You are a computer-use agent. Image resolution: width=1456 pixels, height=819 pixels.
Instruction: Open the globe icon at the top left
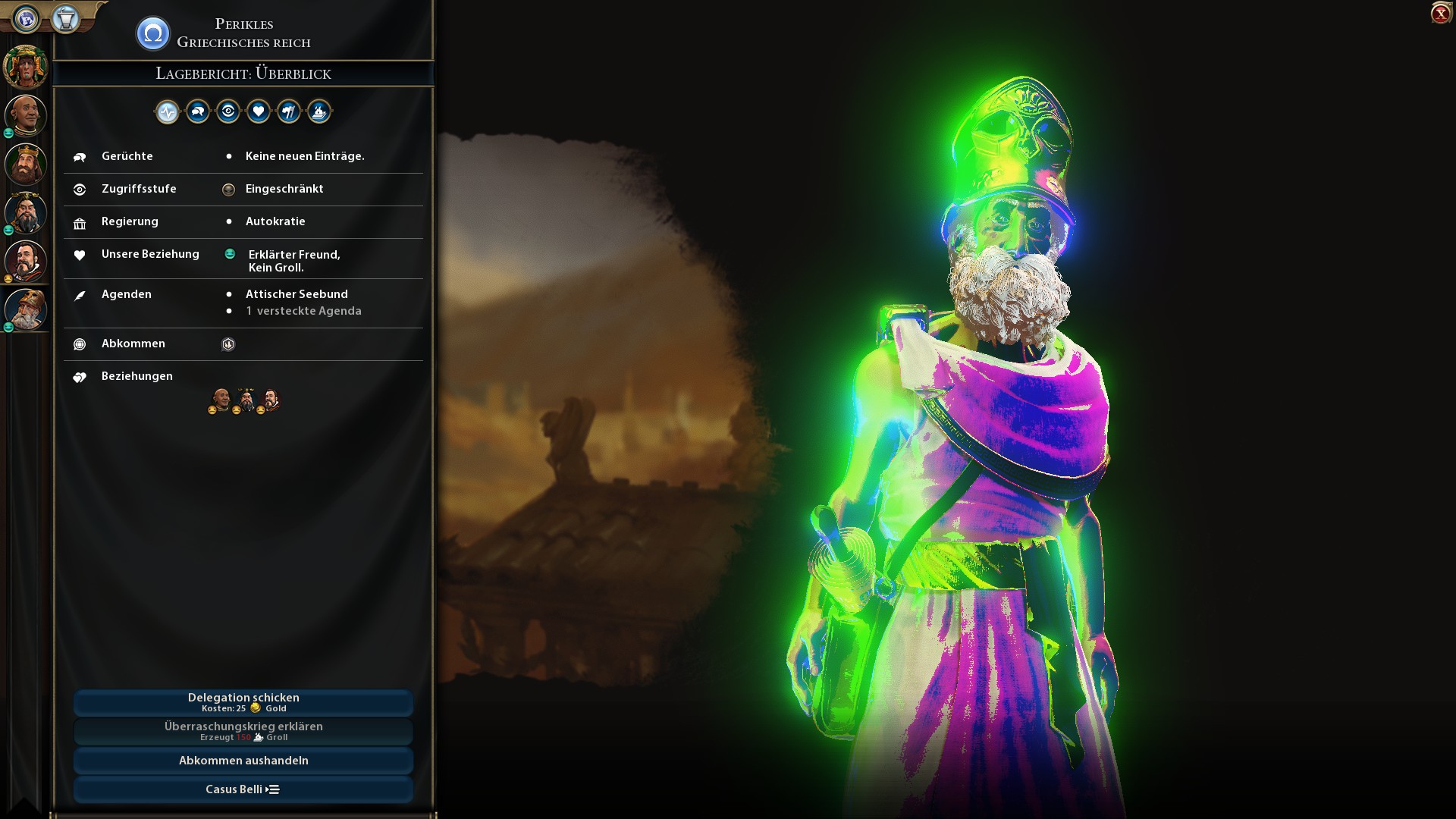[x=27, y=18]
